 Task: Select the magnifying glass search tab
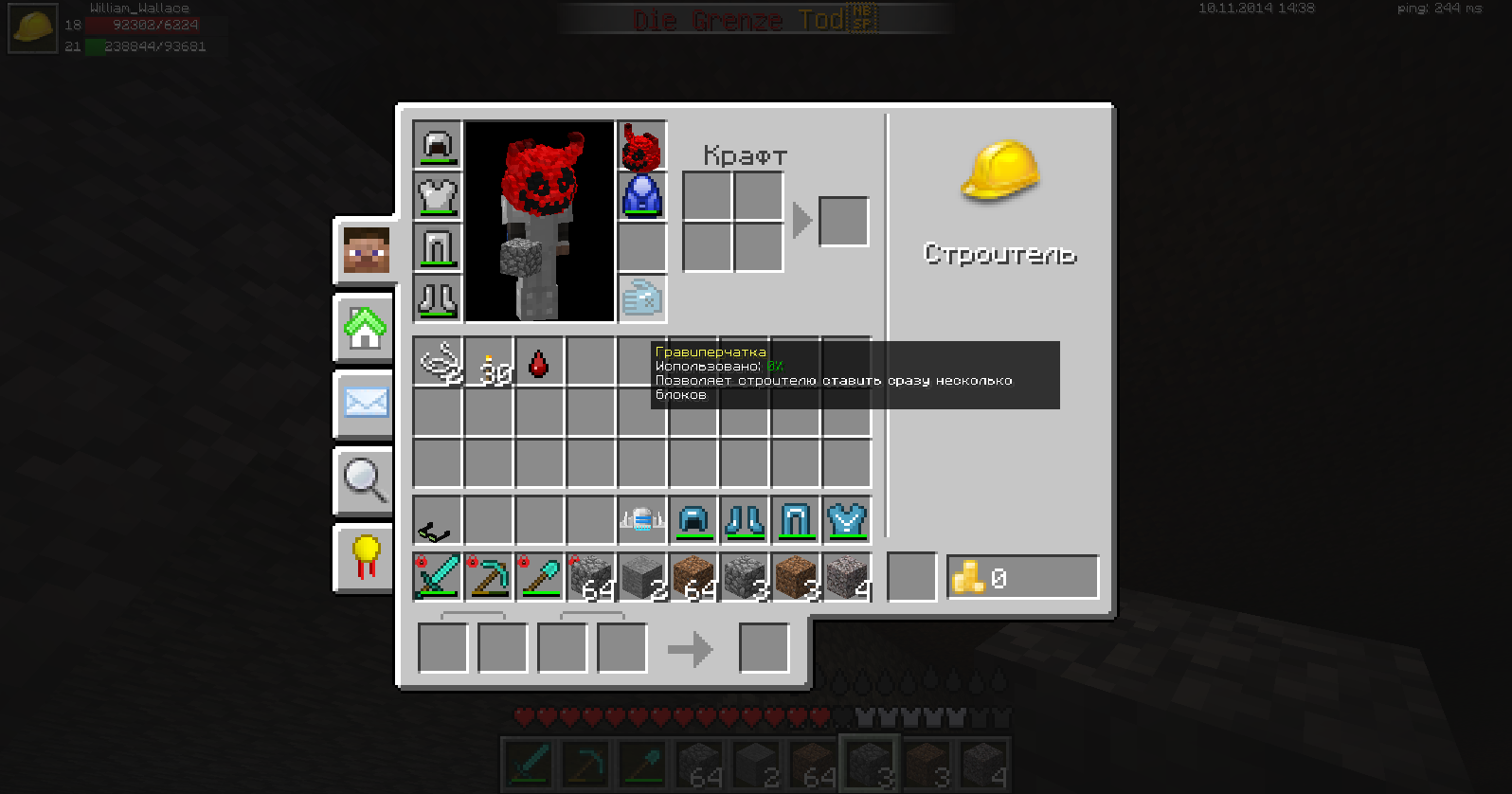pyautogui.click(x=366, y=480)
